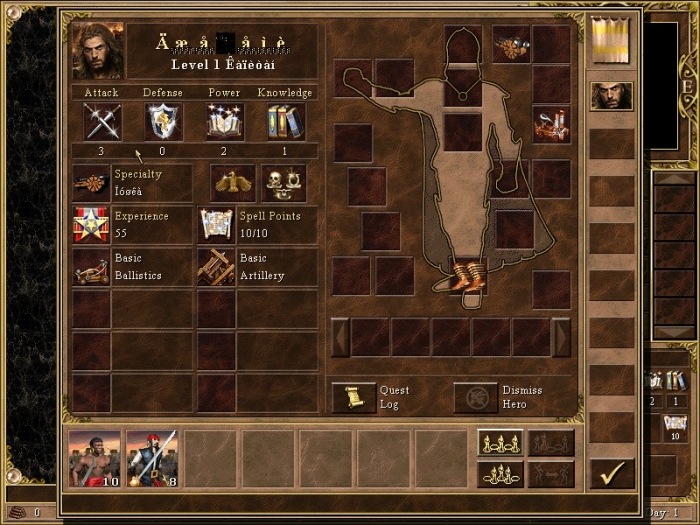This screenshot has width=700, height=525.
Task: Select the creature stack of 10
Action: pyautogui.click(x=95, y=459)
